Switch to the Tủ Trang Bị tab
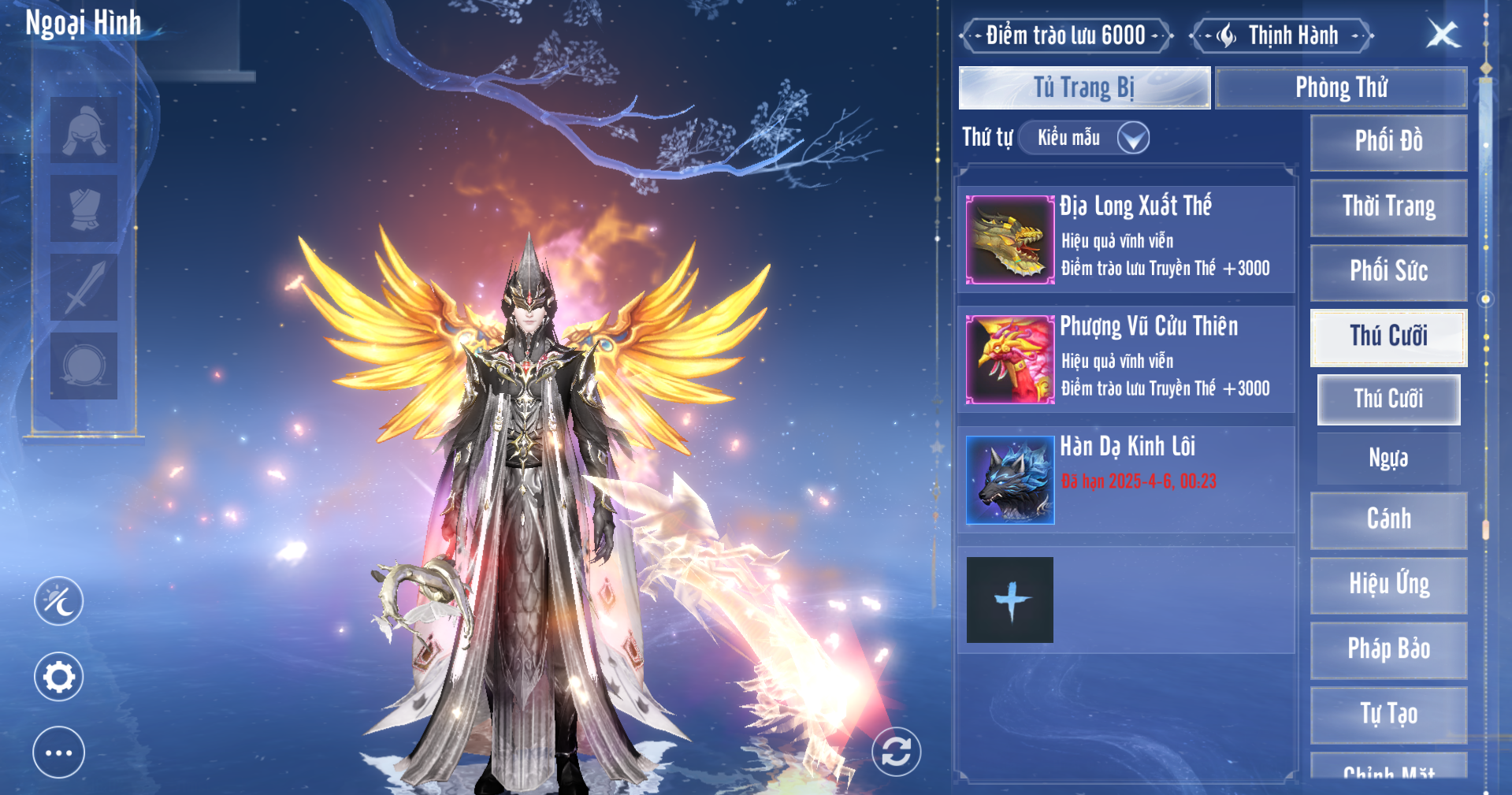Viewport: 1512px width, 795px height. click(x=1084, y=87)
